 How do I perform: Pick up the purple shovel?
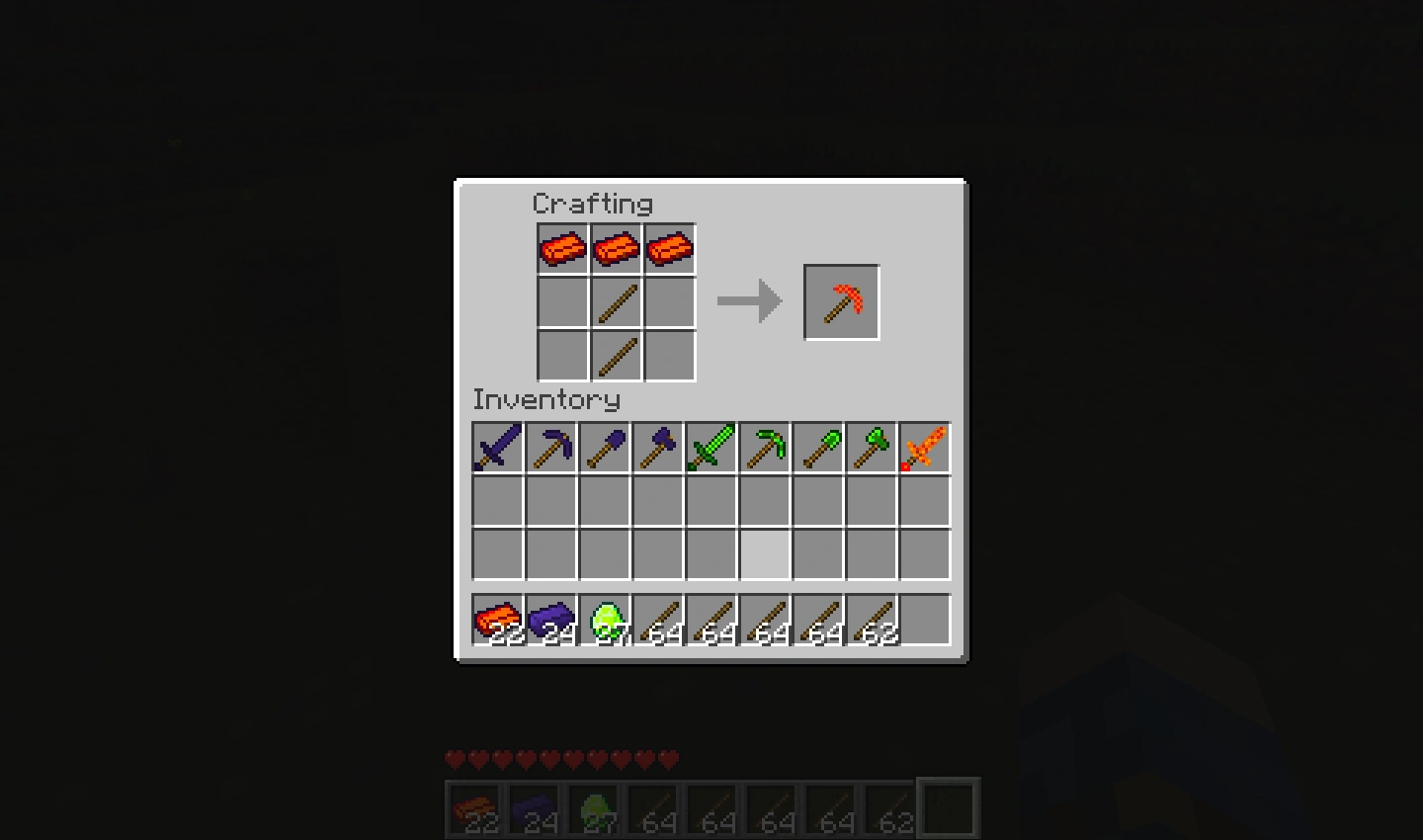pos(604,448)
